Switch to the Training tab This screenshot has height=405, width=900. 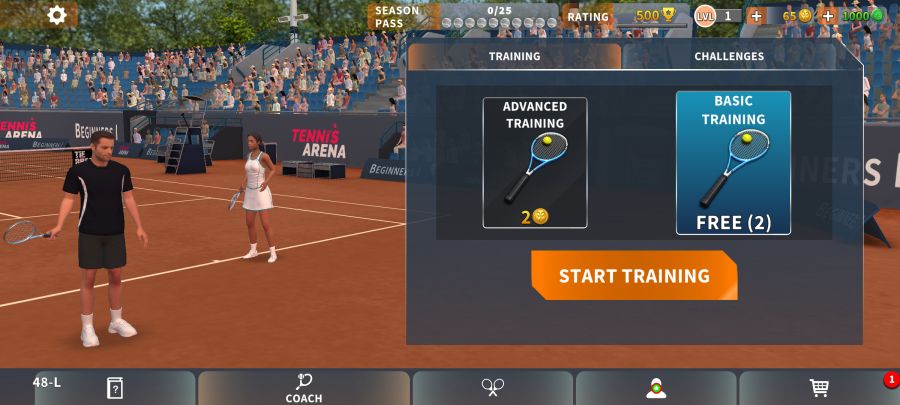(x=514, y=57)
